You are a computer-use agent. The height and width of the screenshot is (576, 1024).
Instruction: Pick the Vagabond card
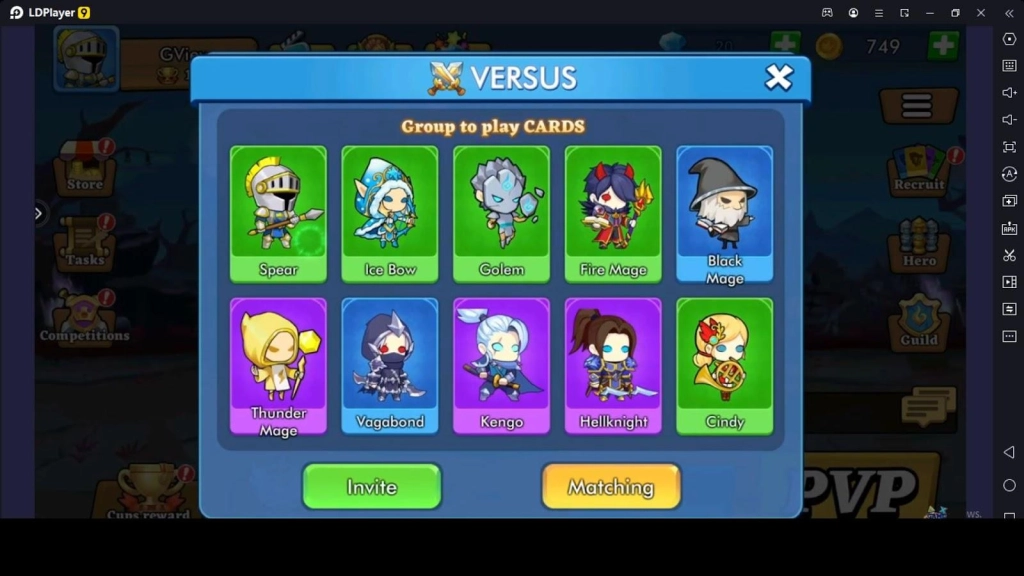coord(390,365)
